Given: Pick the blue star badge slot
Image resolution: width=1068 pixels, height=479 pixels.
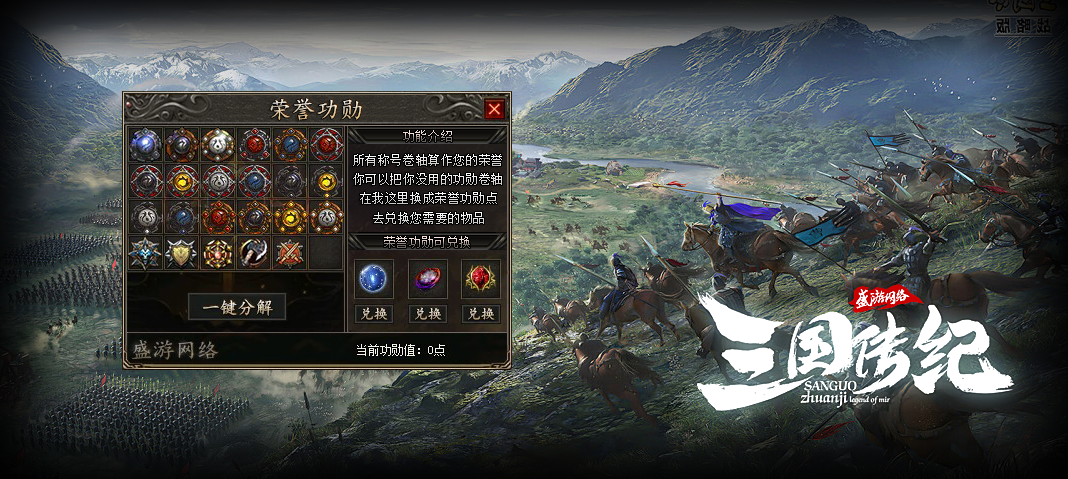Looking at the screenshot, I should coord(146,252).
